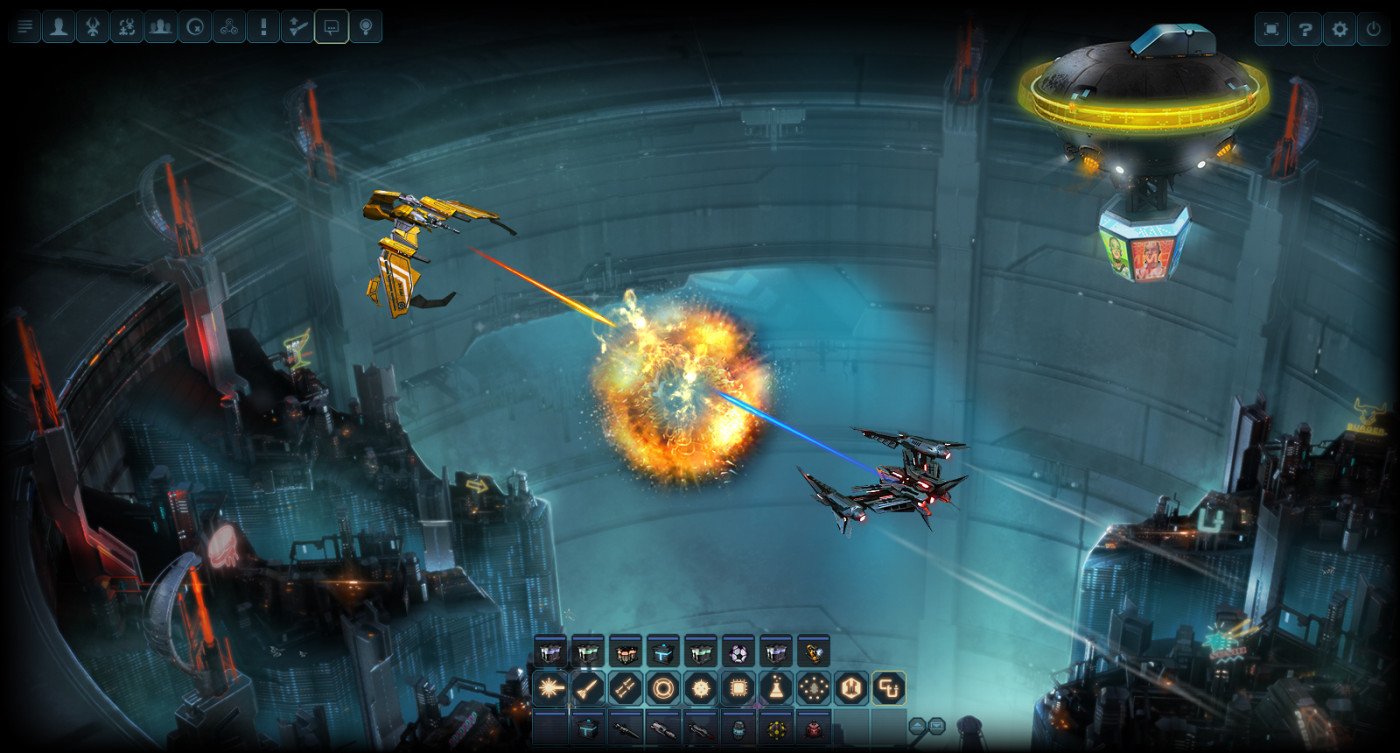Open the pilot profile icon
Screen dimensions: 1400x753
pos(58,27)
